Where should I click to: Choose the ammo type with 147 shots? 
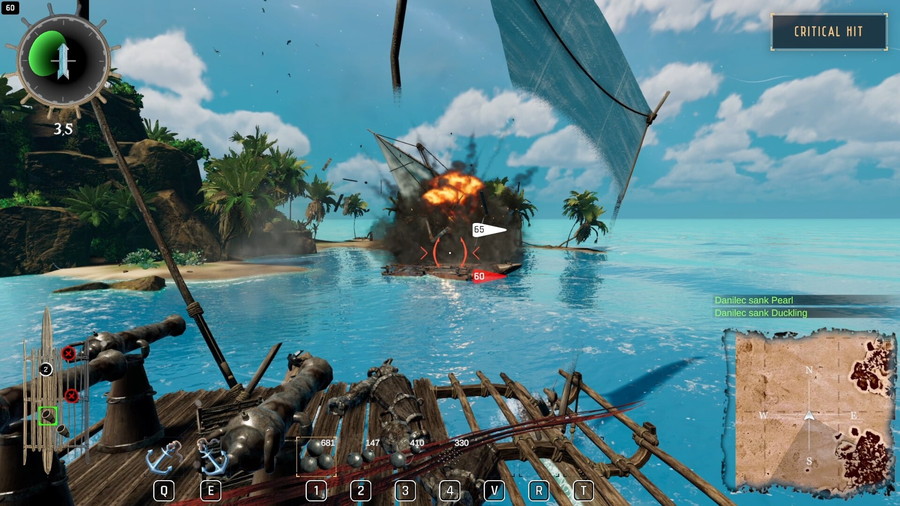pos(361,457)
